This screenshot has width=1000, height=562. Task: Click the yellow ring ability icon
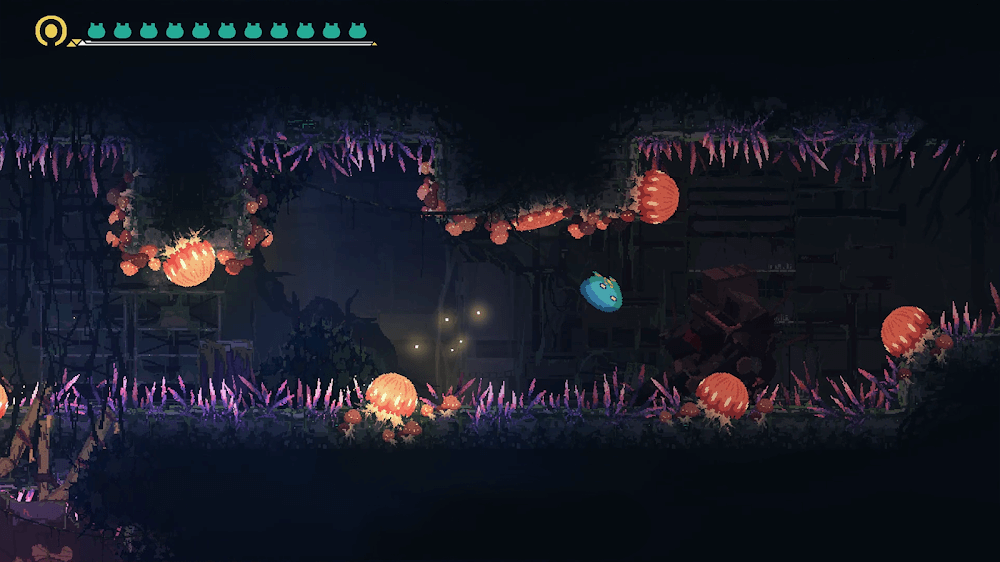50,30
